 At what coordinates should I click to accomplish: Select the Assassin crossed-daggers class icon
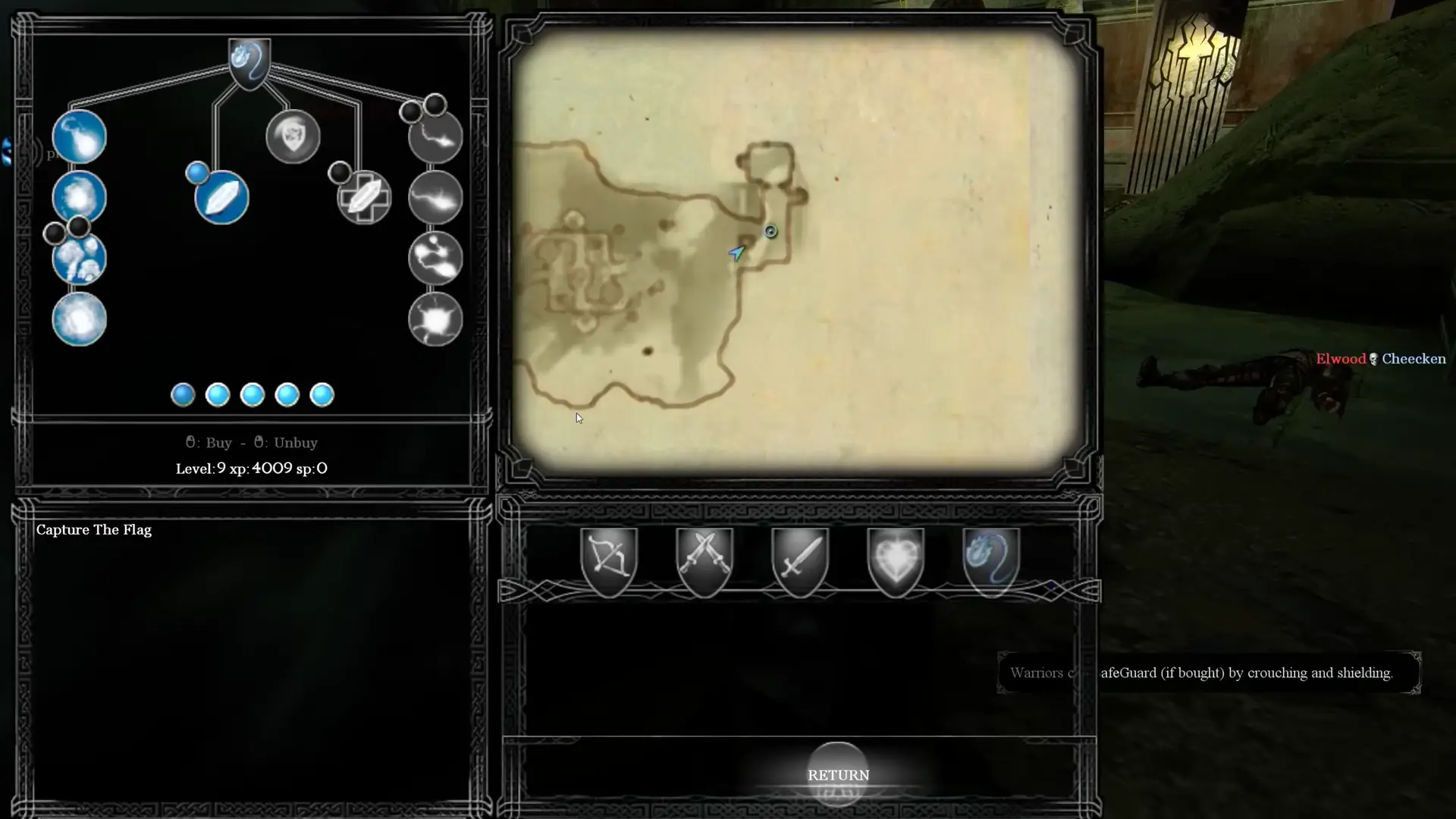[704, 559]
